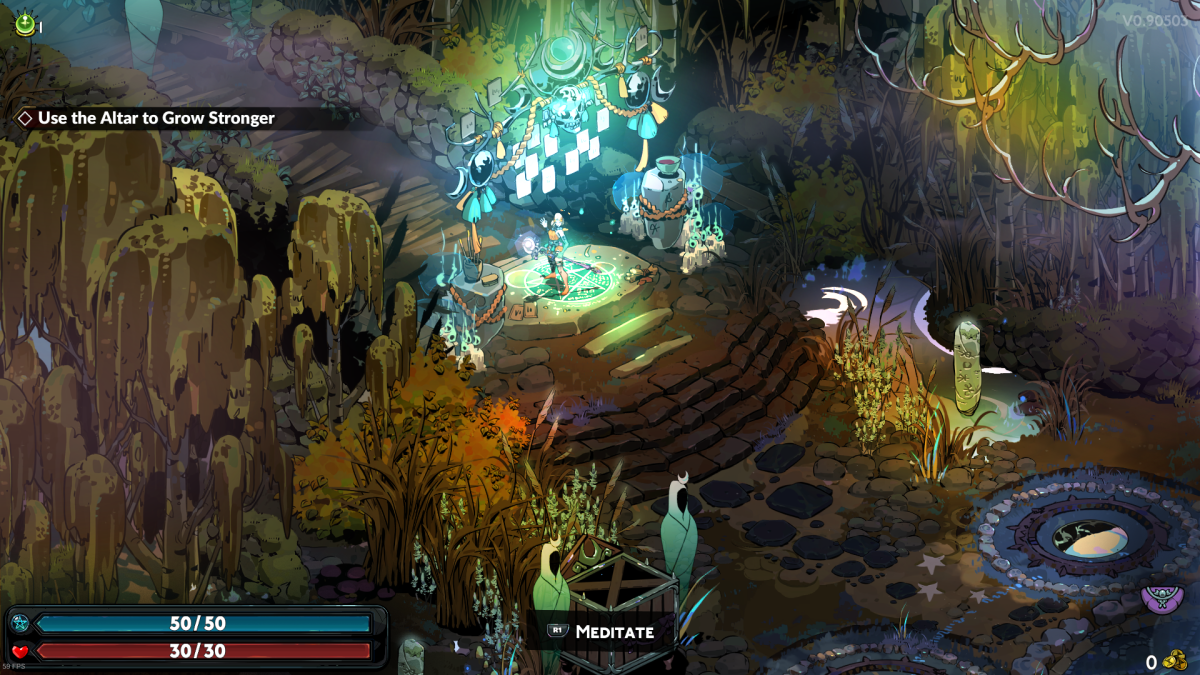Open the purple pouch icon
This screenshot has height=675, width=1200.
(1162, 598)
